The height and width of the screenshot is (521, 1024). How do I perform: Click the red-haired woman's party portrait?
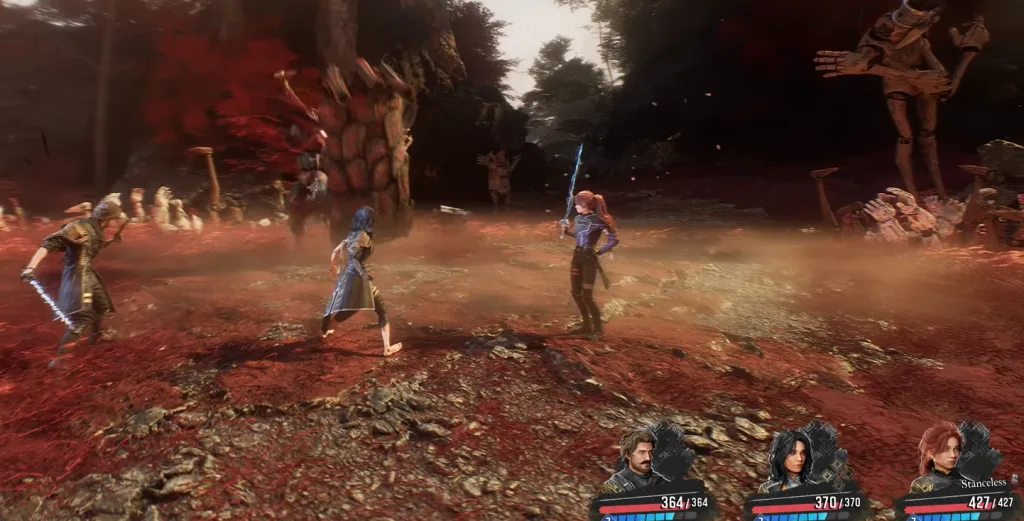[940, 456]
